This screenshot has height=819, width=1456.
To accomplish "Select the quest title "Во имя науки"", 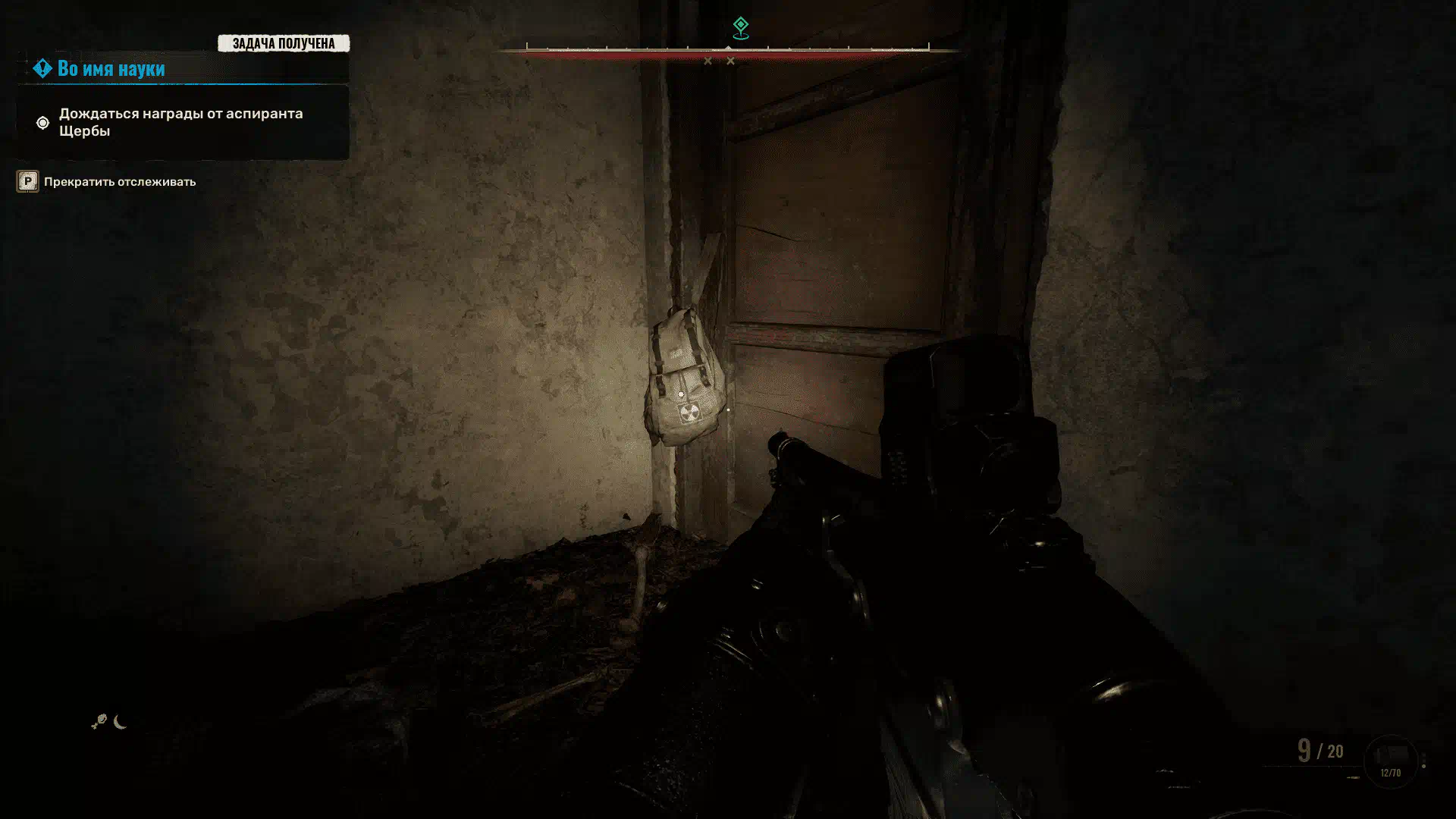I will (111, 68).
